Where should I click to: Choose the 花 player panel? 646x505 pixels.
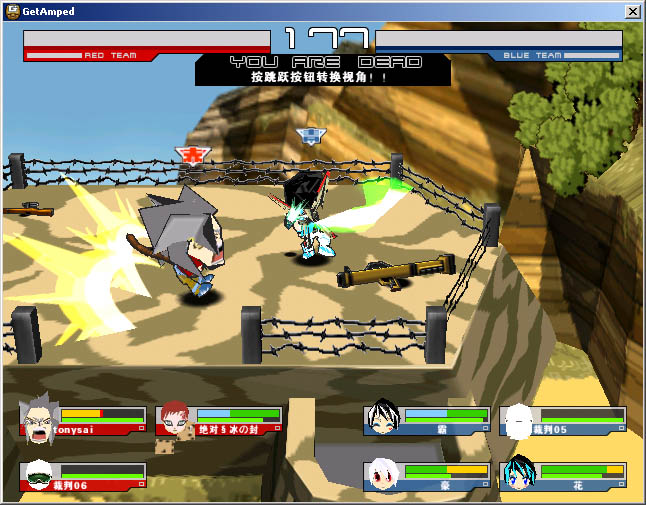coord(564,477)
